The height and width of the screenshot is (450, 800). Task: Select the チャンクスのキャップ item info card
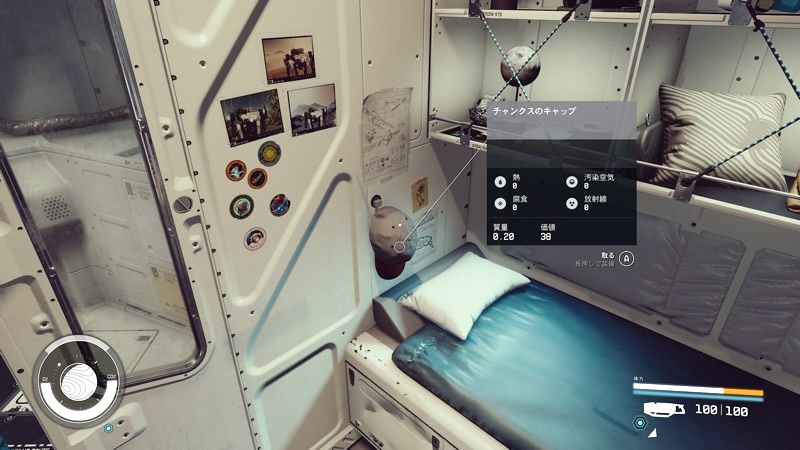[561, 171]
